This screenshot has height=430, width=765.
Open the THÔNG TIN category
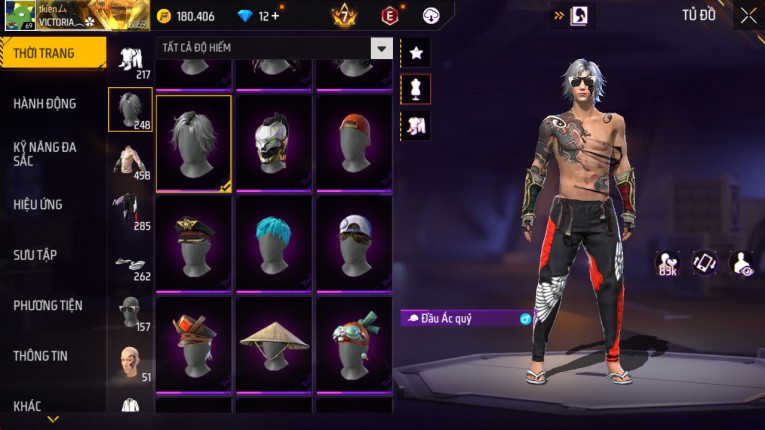[41, 355]
